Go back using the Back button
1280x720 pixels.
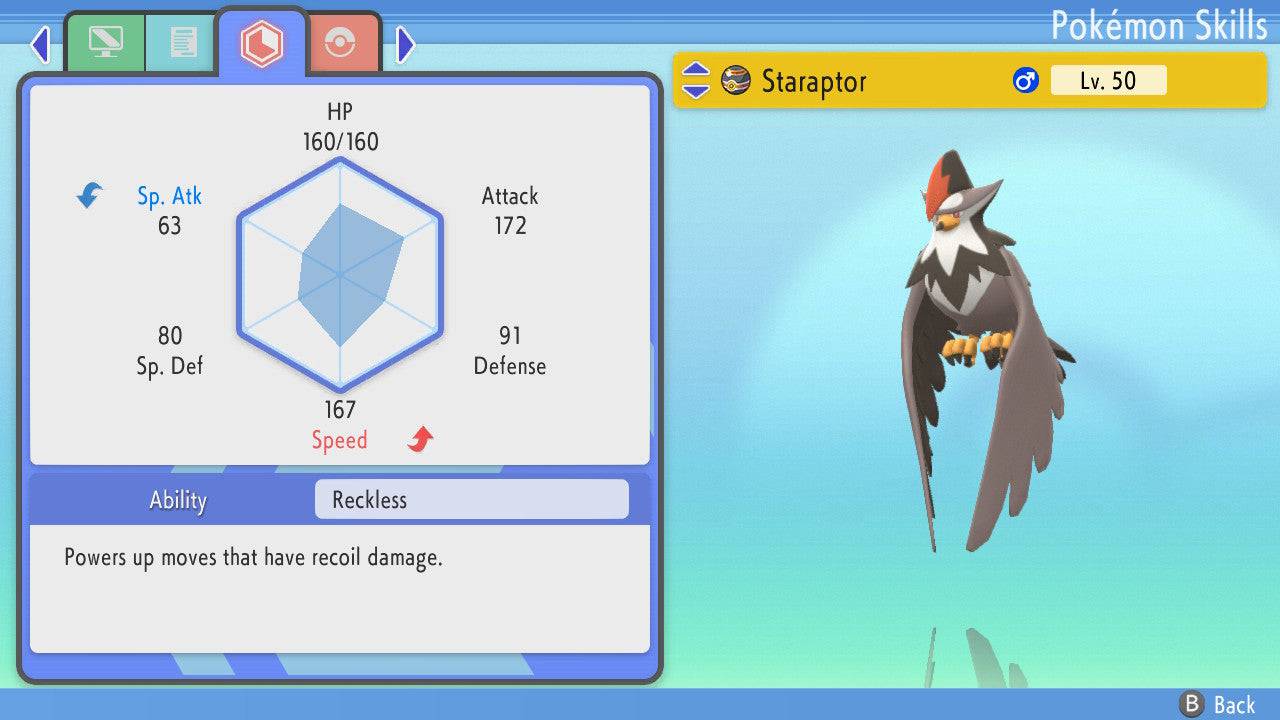(1217, 704)
